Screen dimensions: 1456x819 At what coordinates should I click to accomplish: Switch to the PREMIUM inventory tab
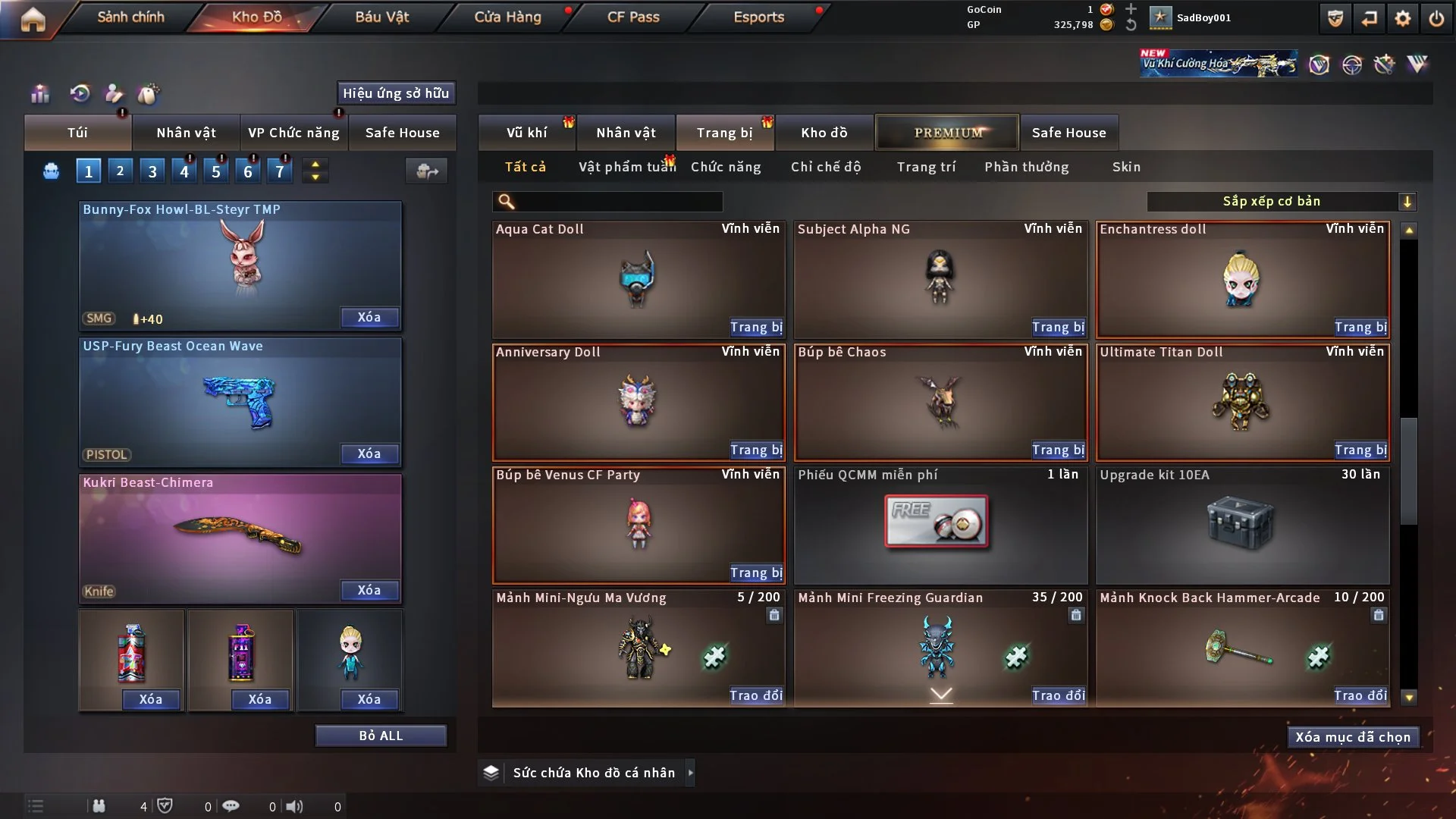pyautogui.click(x=947, y=133)
